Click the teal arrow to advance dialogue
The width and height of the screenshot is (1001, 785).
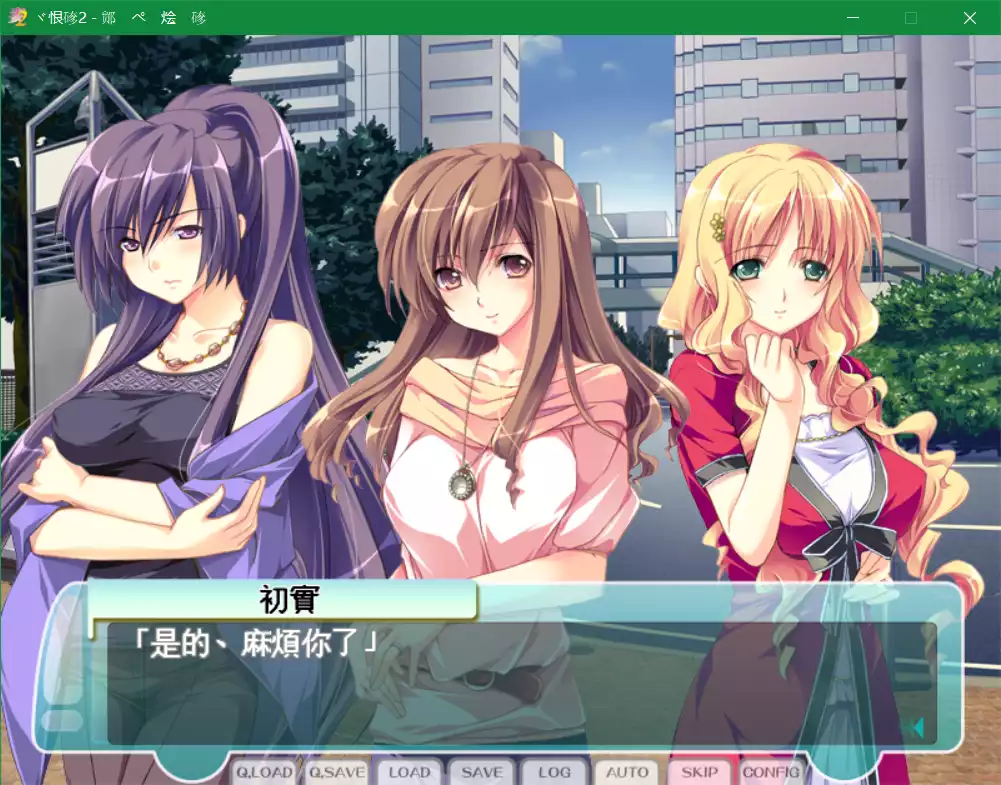tap(917, 728)
